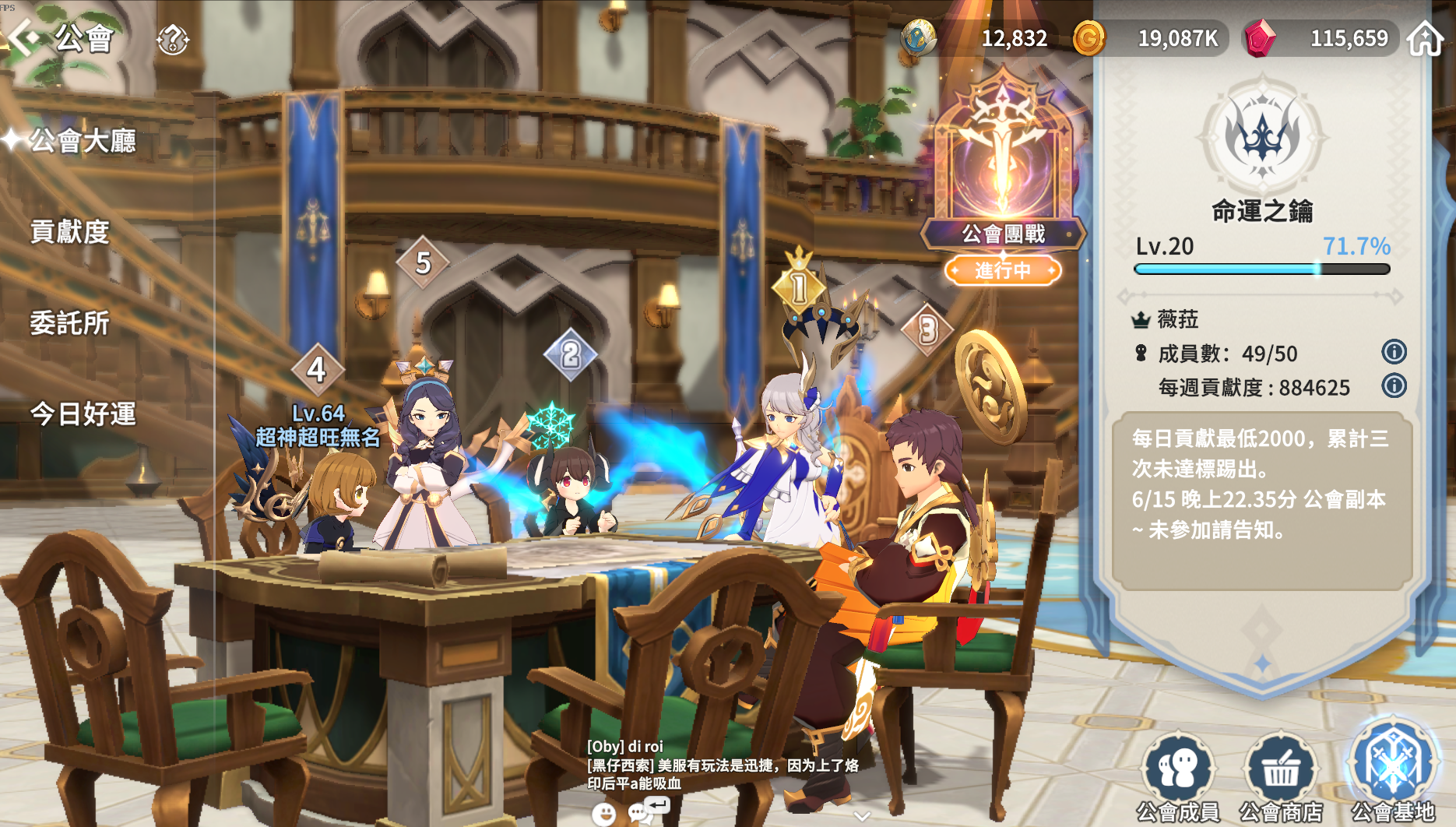Image resolution: width=1456 pixels, height=827 pixels.
Task: Expand the chat log panel
Action: (x=861, y=815)
